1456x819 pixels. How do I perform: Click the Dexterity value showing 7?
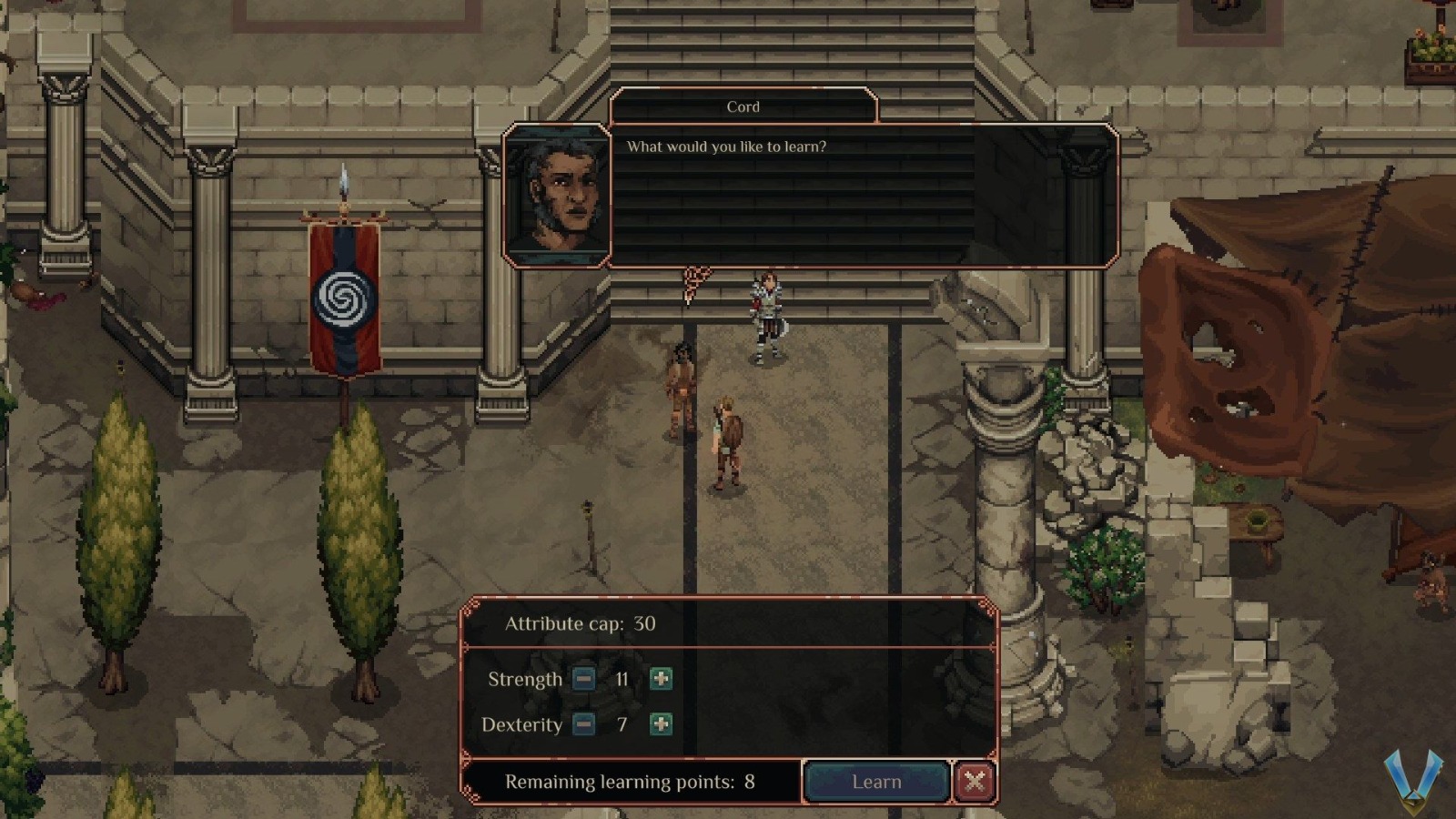pyautogui.click(x=623, y=725)
